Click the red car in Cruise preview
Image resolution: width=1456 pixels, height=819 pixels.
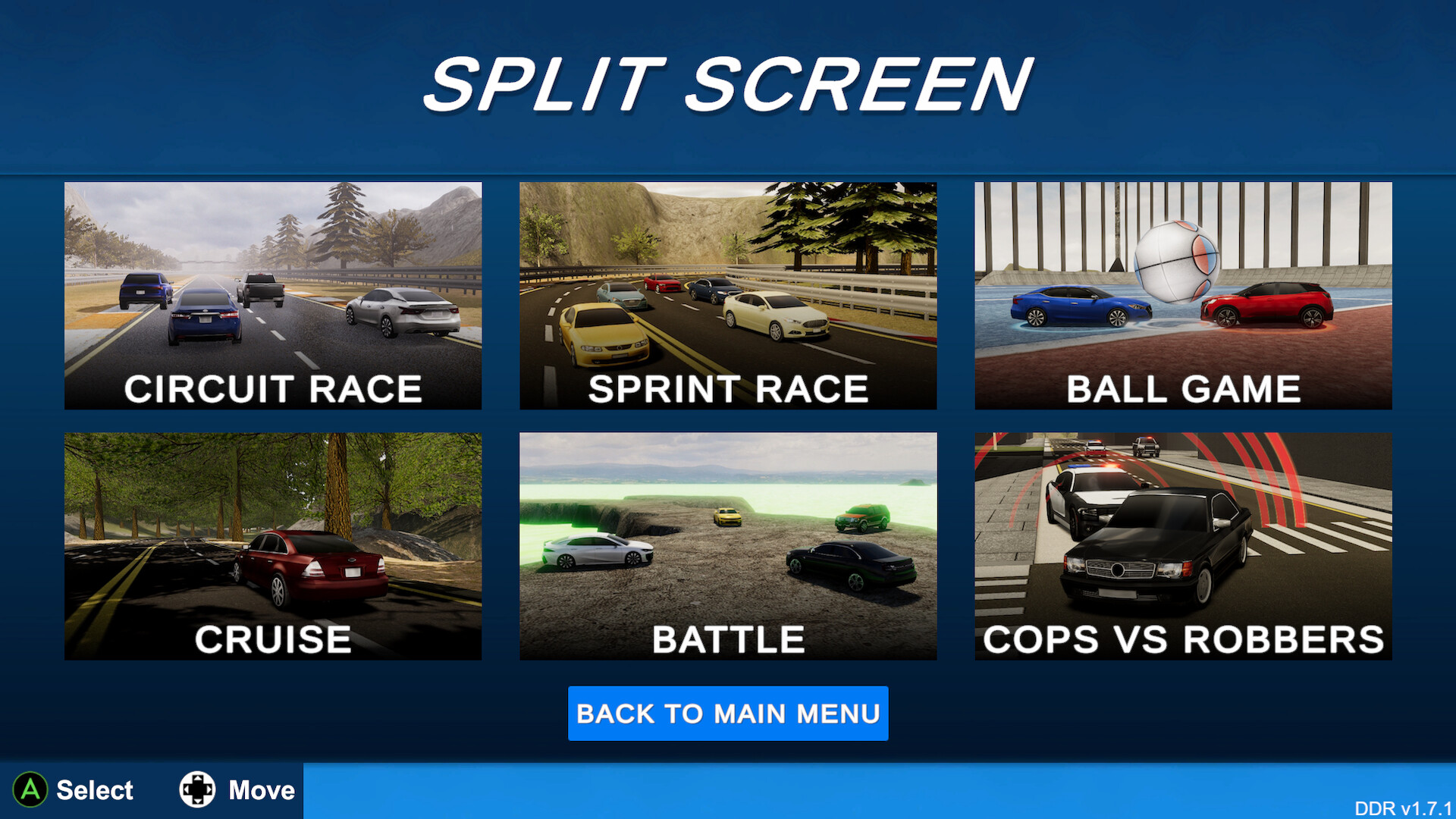tap(311, 565)
